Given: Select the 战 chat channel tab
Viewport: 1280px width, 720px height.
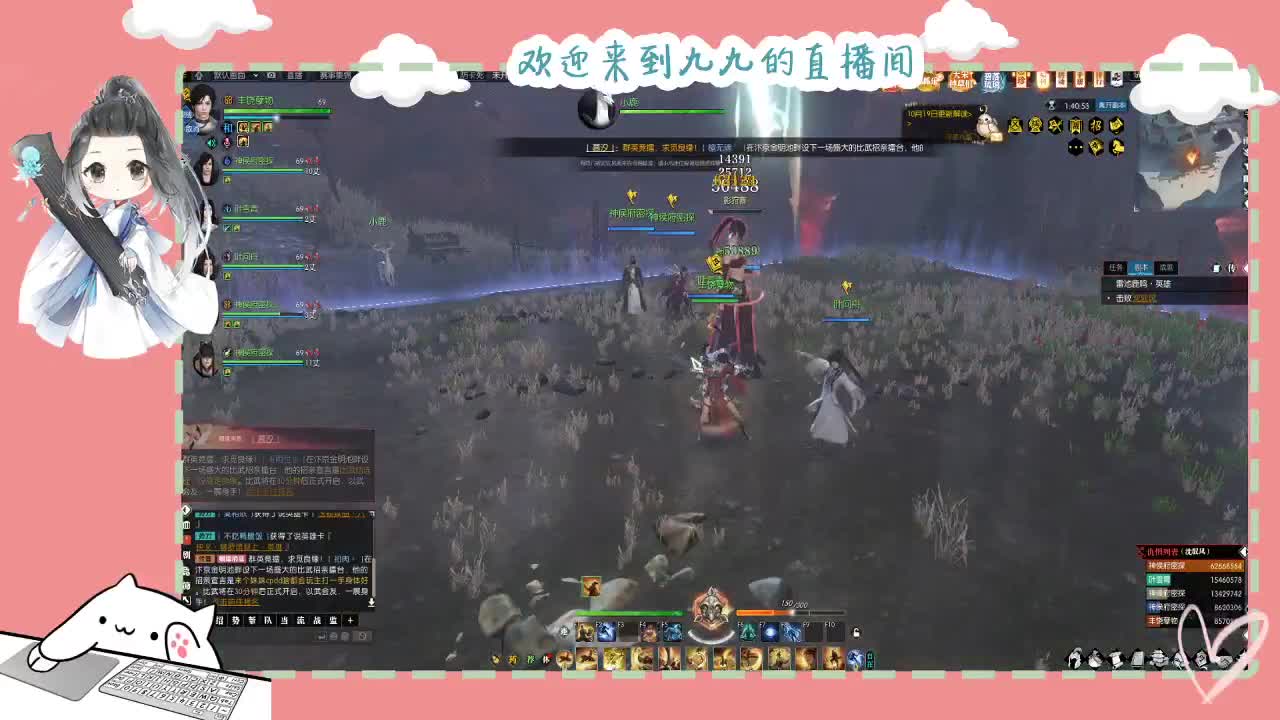Looking at the screenshot, I should (317, 620).
